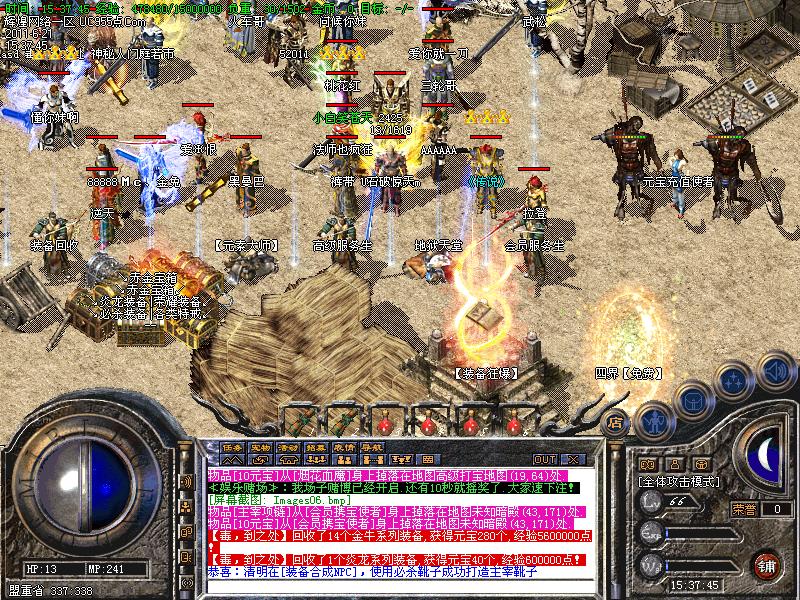This screenshot has height=600, width=800.
Task: Click the OUT button on chat panel
Action: [x=544, y=460]
